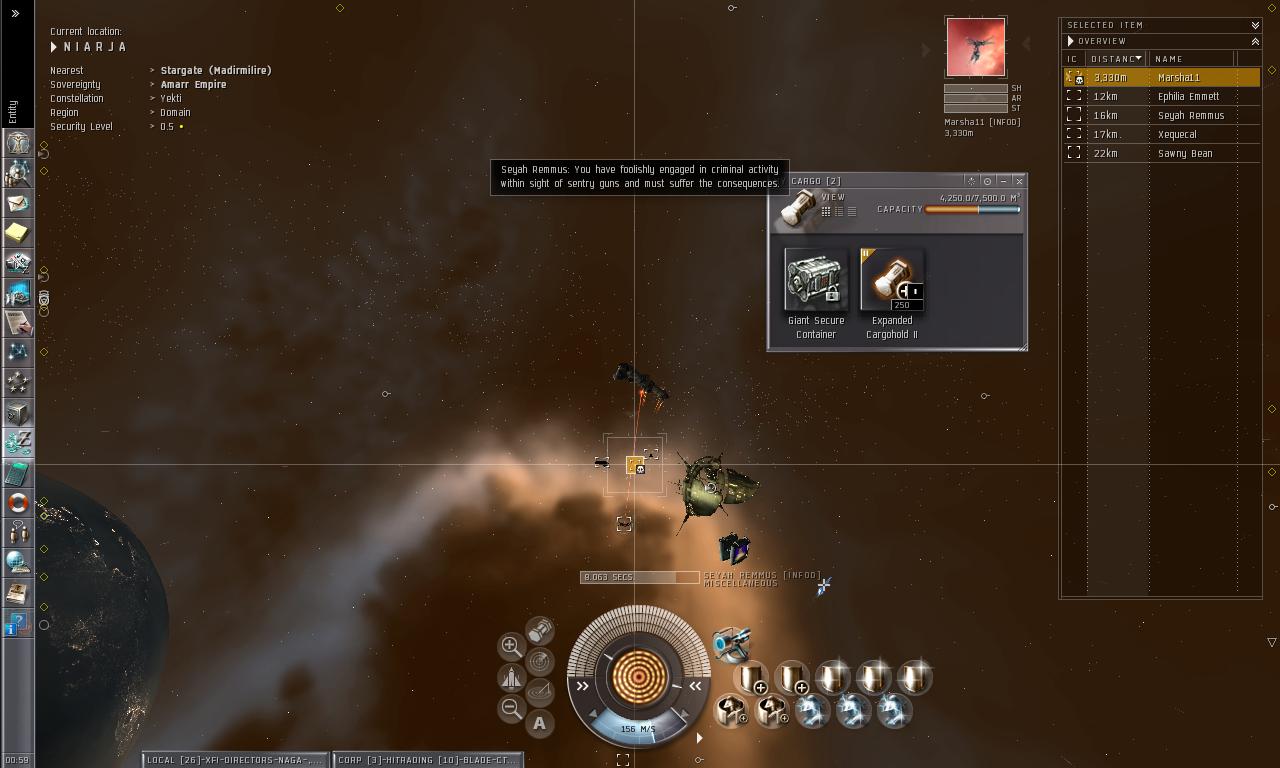The image size is (1280, 768).
Task: Open the yellow notepad in the sidebar
Action: pyautogui.click(x=18, y=233)
